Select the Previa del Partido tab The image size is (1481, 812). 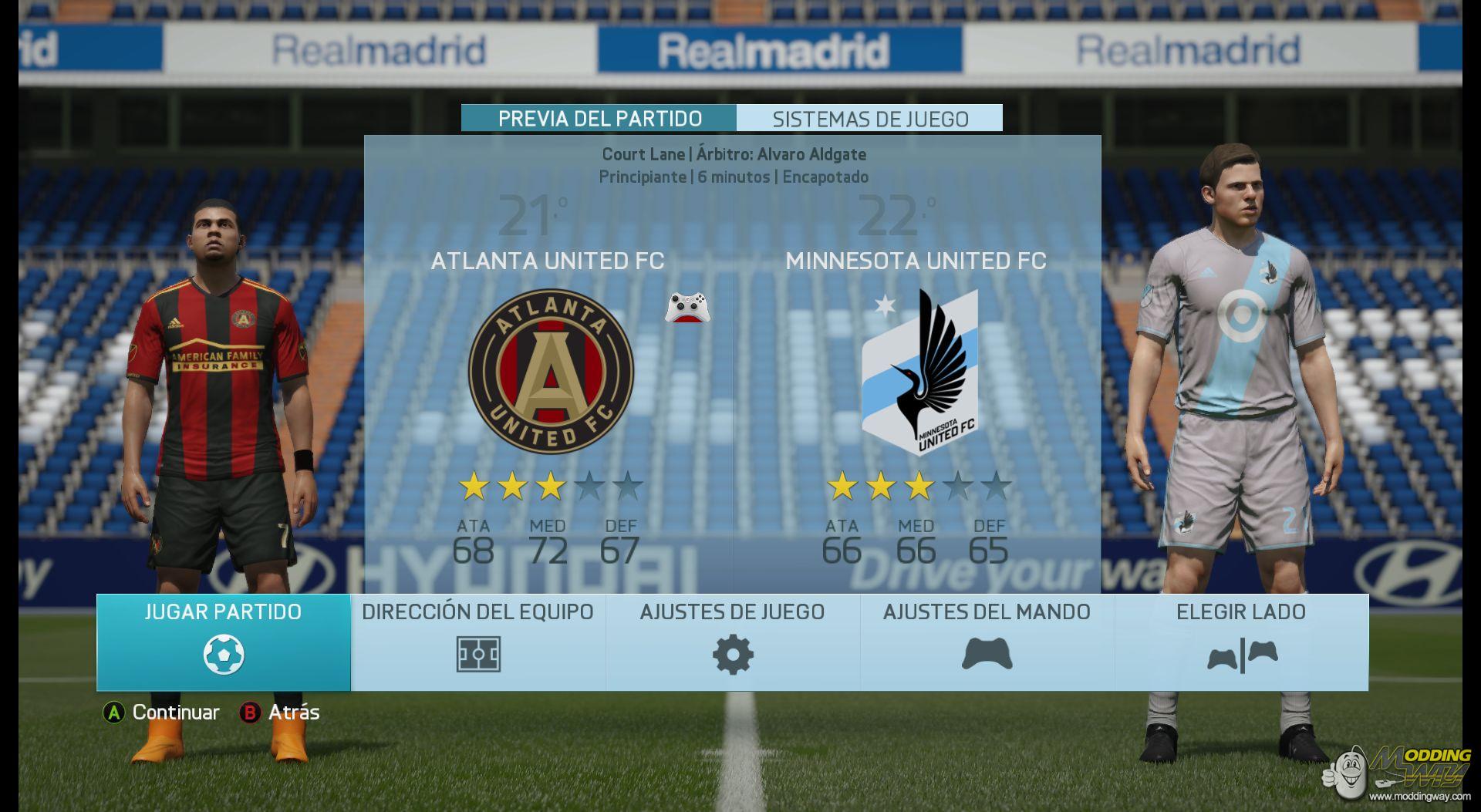click(x=599, y=119)
